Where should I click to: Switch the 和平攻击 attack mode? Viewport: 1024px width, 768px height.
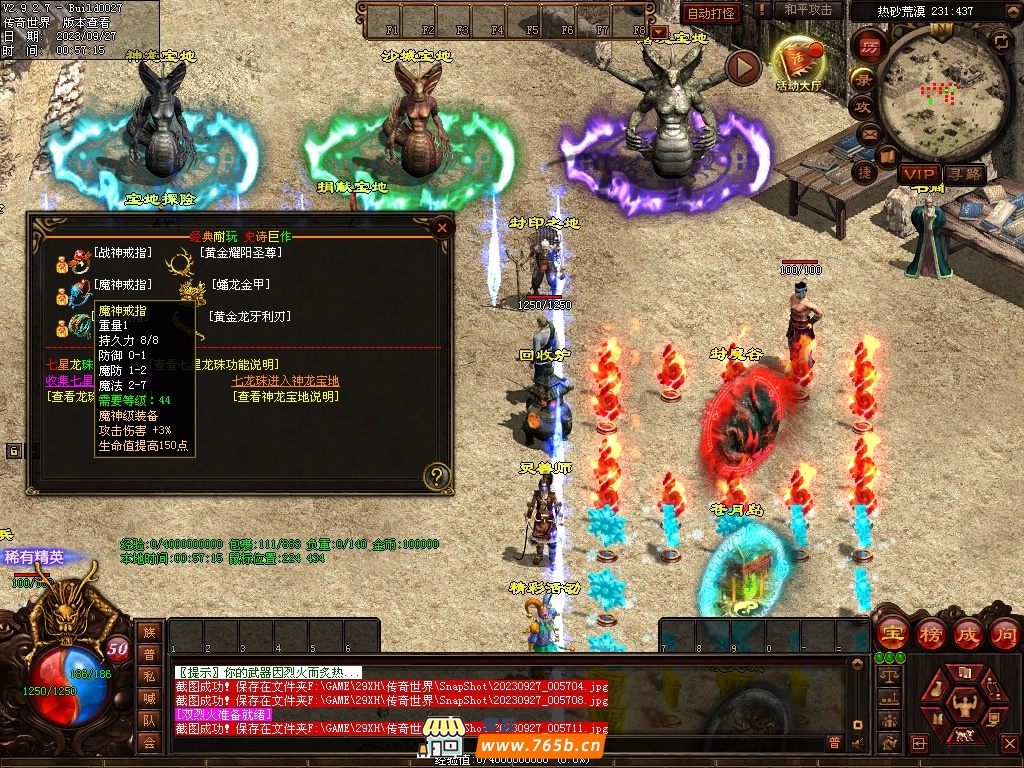coord(808,10)
